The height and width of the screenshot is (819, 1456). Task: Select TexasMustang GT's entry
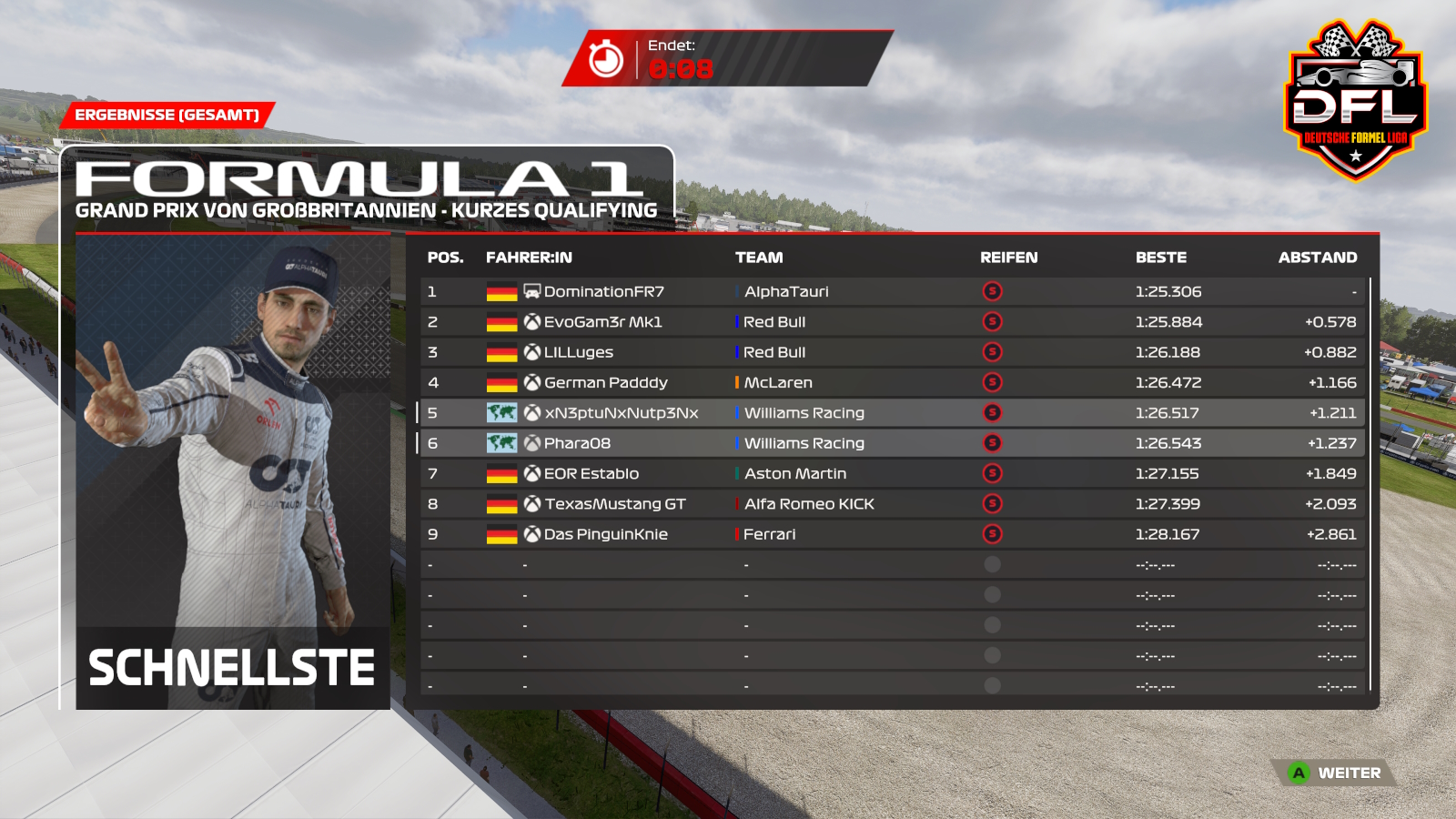click(614, 504)
